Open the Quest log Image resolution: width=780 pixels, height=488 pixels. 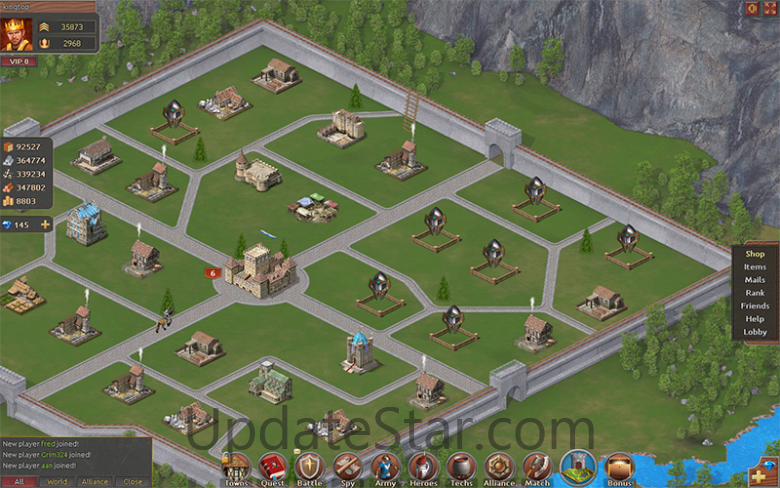273,467
